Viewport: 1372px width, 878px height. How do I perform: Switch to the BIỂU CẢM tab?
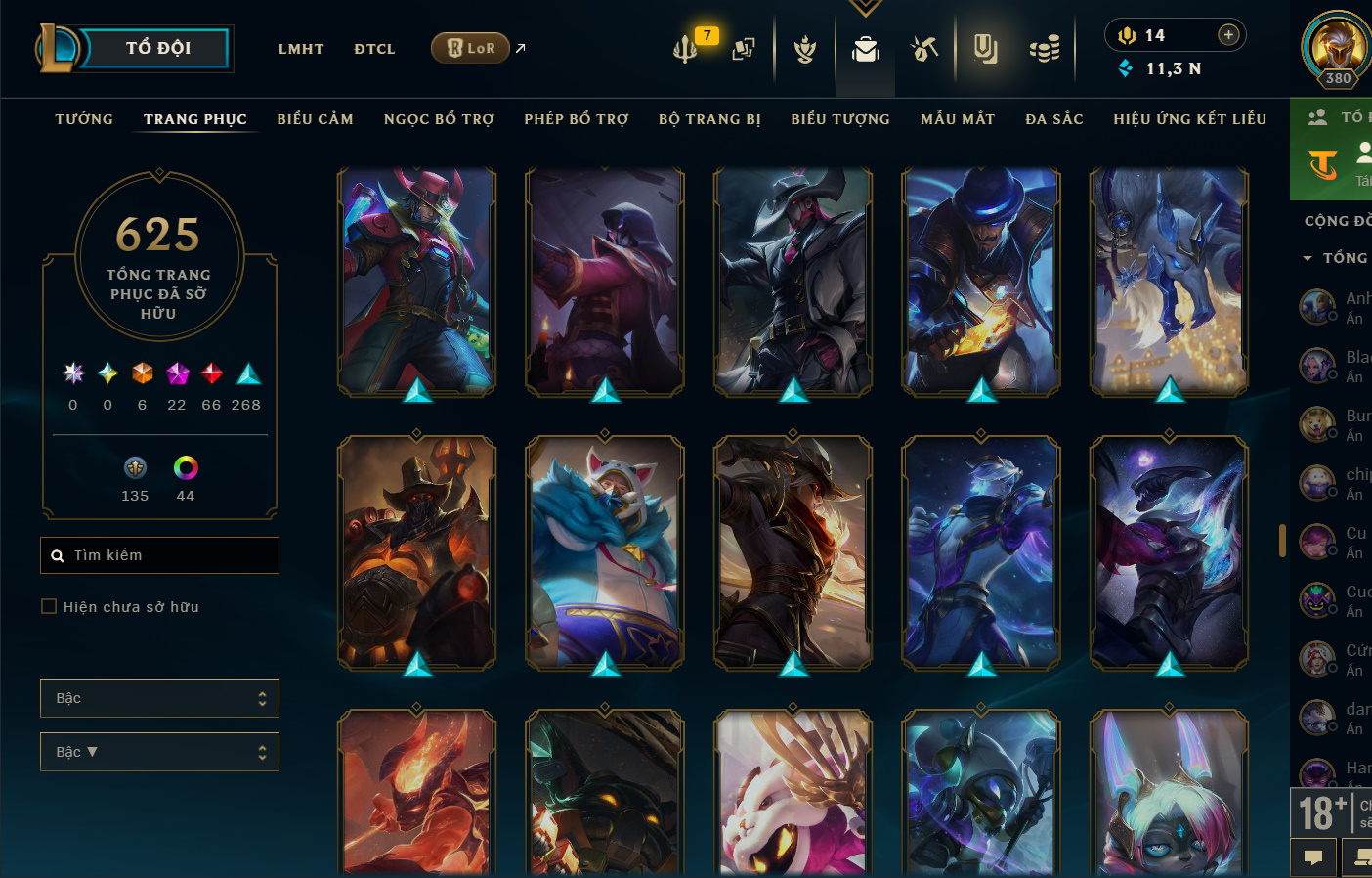point(315,119)
